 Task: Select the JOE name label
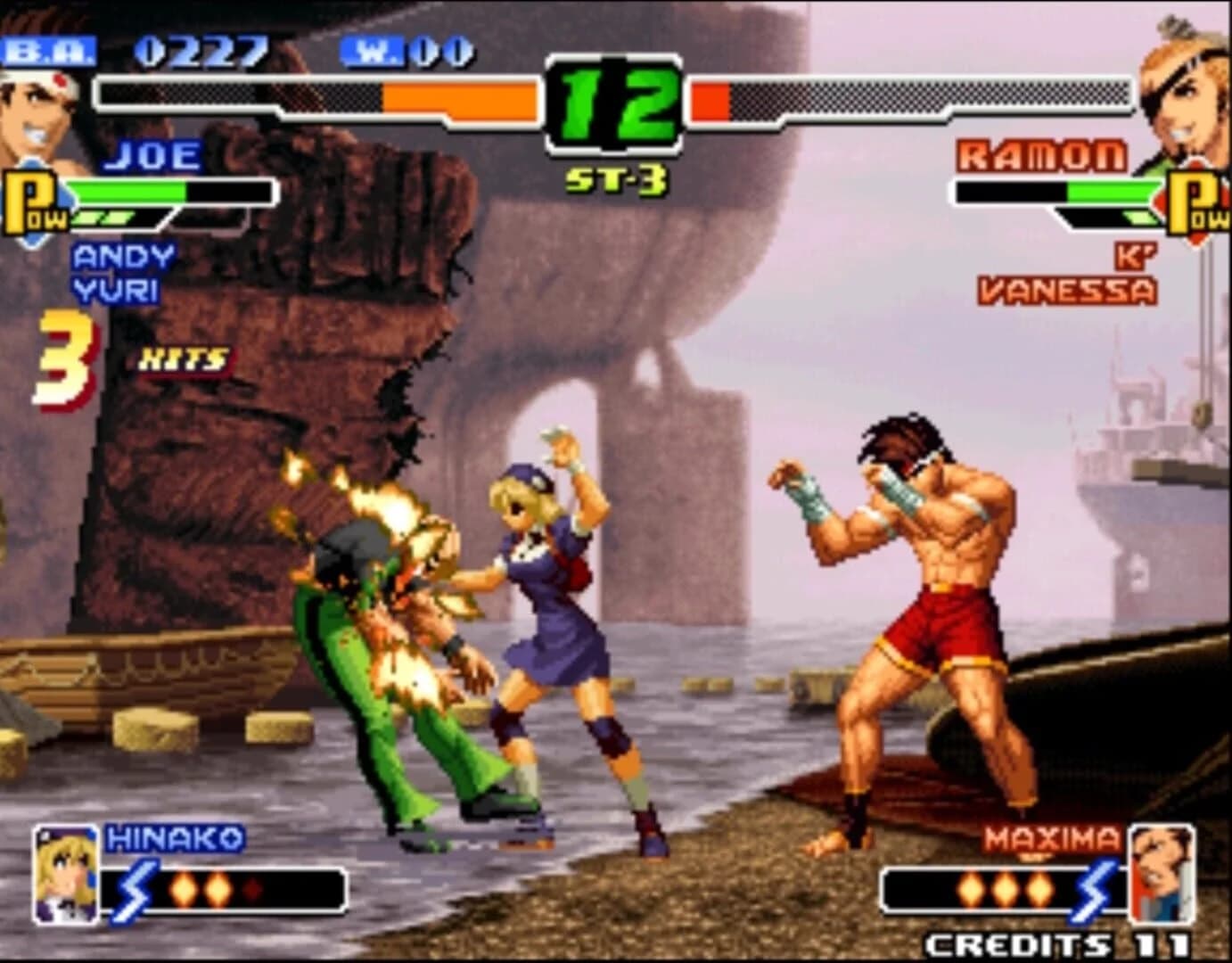pos(148,155)
